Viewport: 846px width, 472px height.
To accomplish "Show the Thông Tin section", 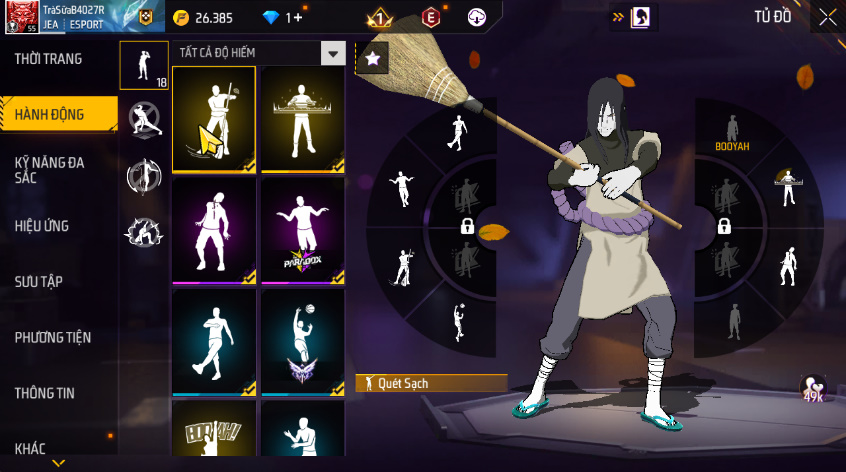I will pyautogui.click(x=44, y=393).
